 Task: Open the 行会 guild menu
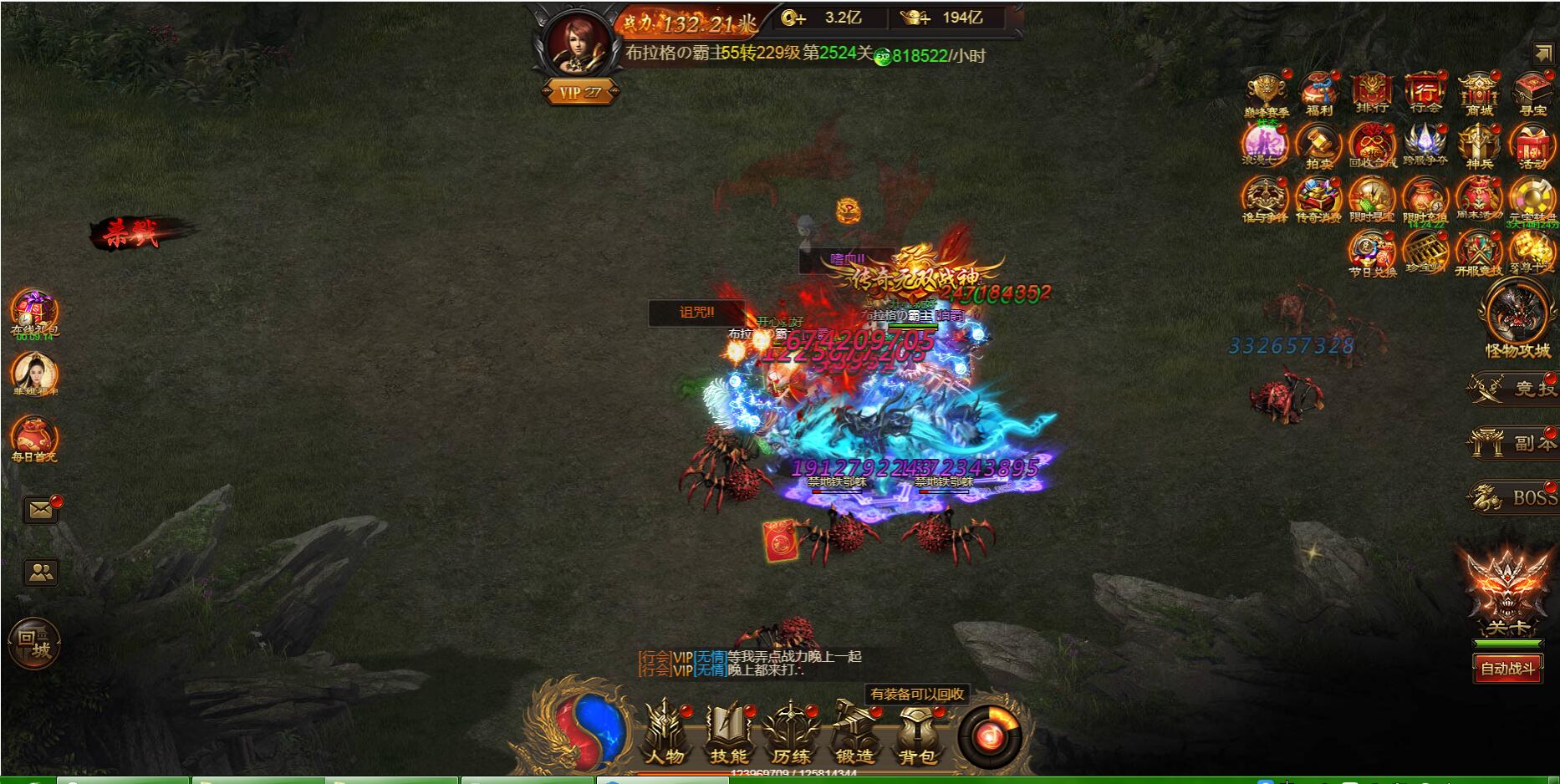[1425, 92]
